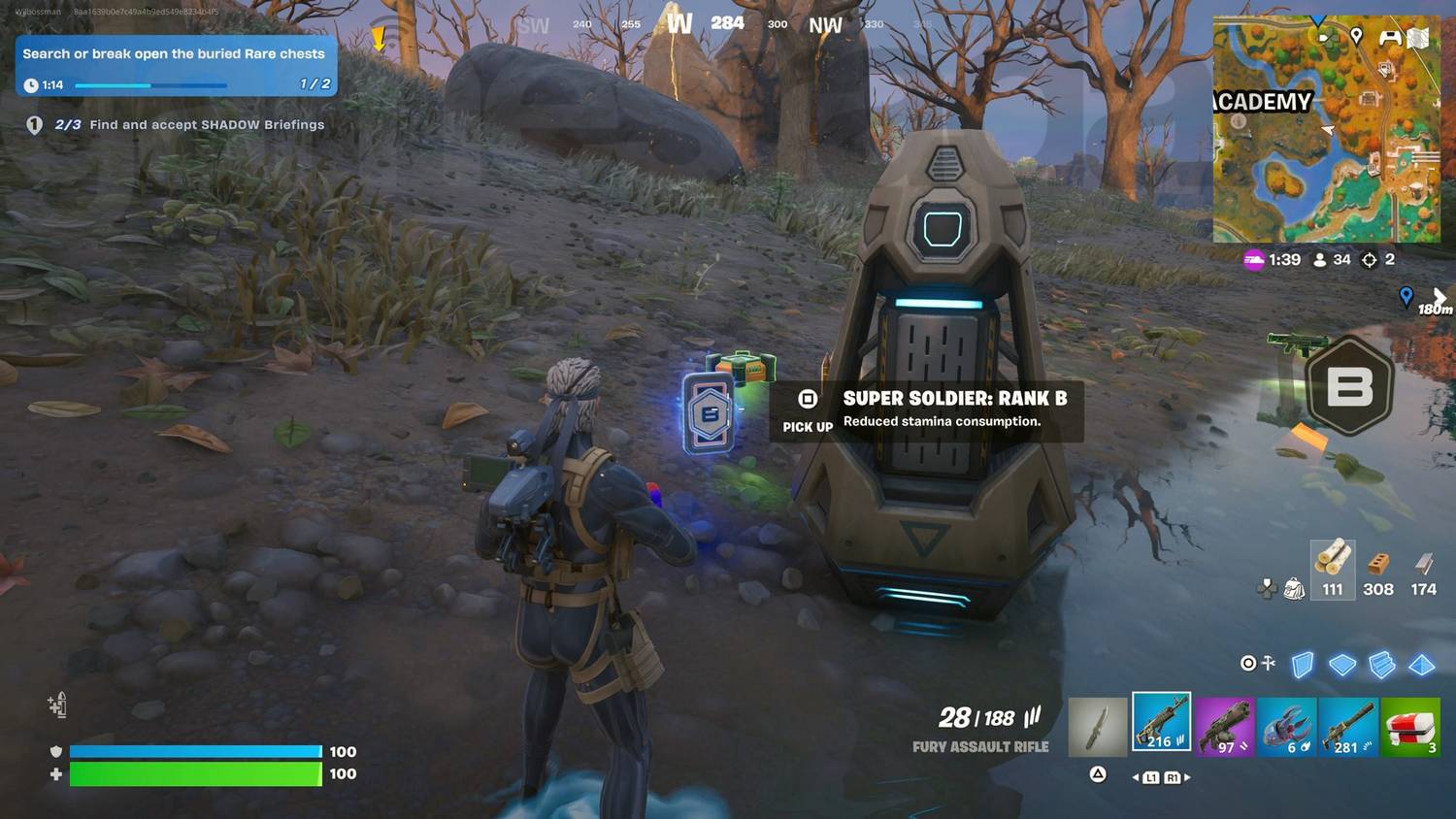Select the blue claw item slot
The width and height of the screenshot is (1456, 819).
pyautogui.click(x=1287, y=726)
